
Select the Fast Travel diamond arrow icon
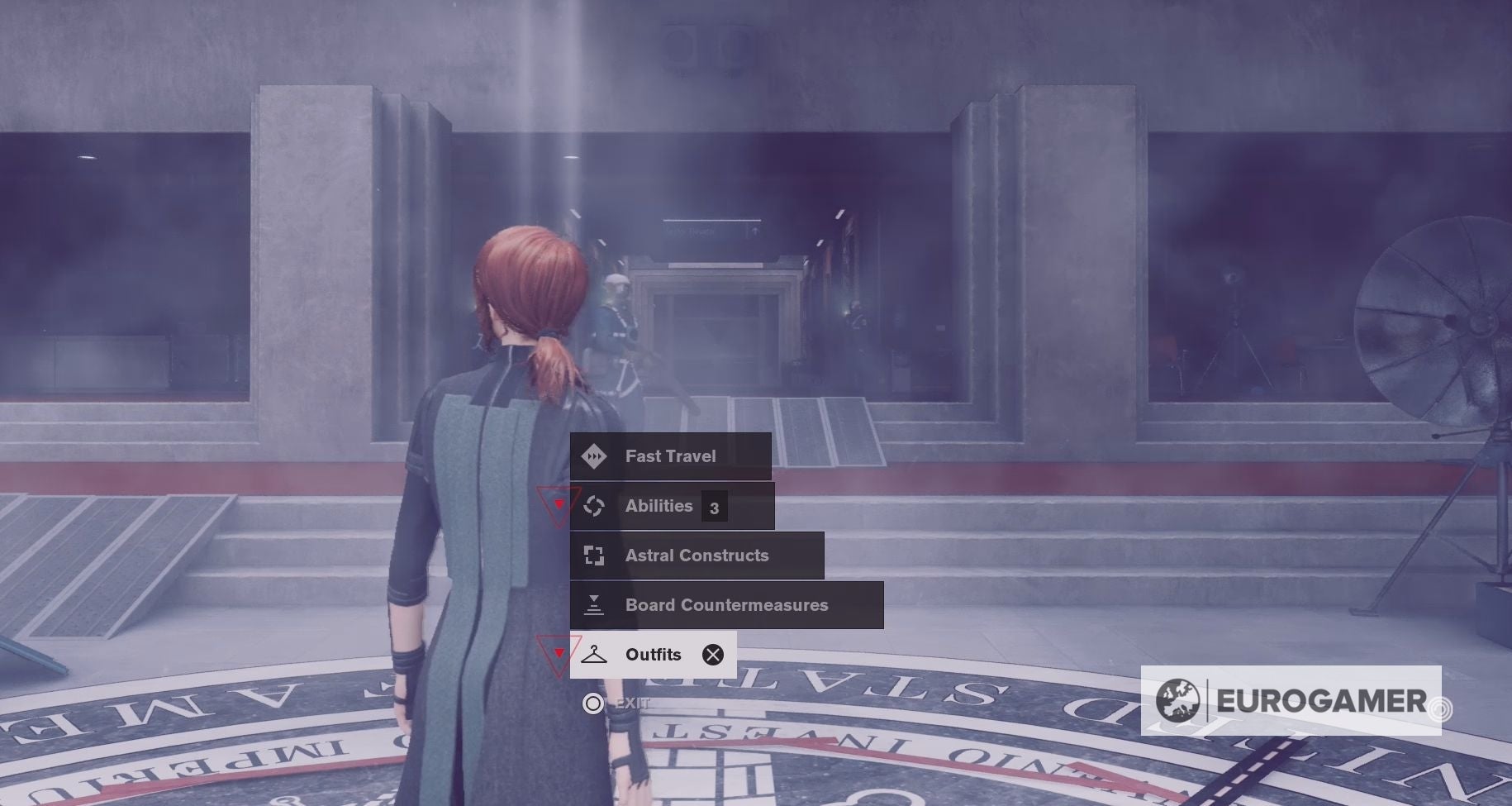pos(594,455)
